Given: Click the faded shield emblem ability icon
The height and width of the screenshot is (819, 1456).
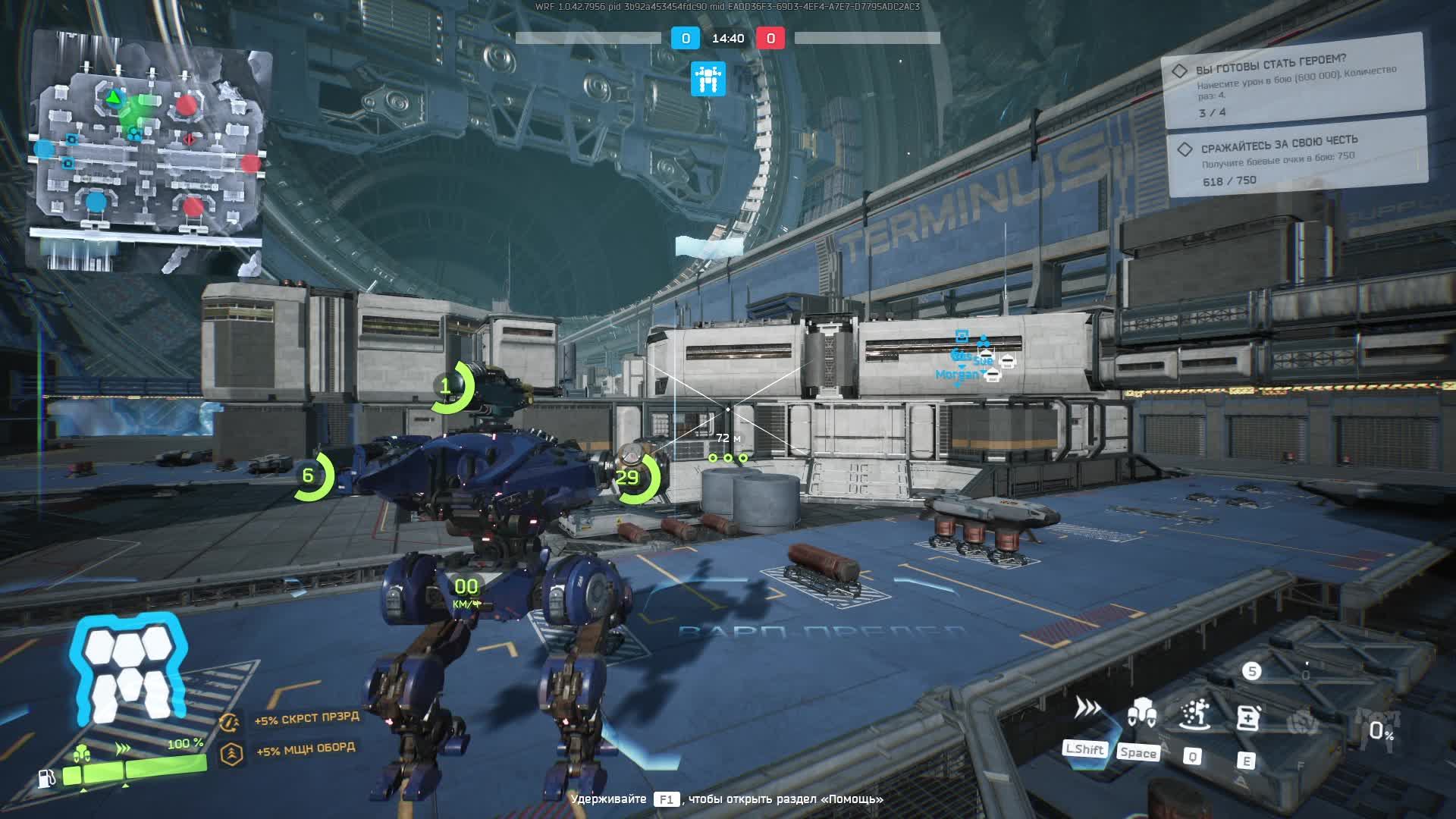Looking at the screenshot, I should click(x=1302, y=720).
